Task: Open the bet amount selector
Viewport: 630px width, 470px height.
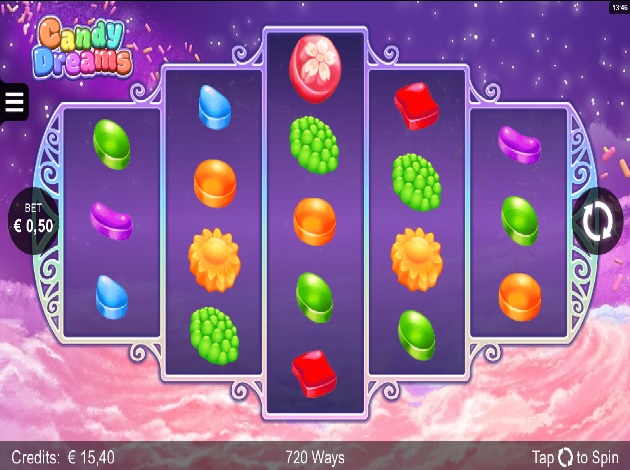Action: point(34,221)
